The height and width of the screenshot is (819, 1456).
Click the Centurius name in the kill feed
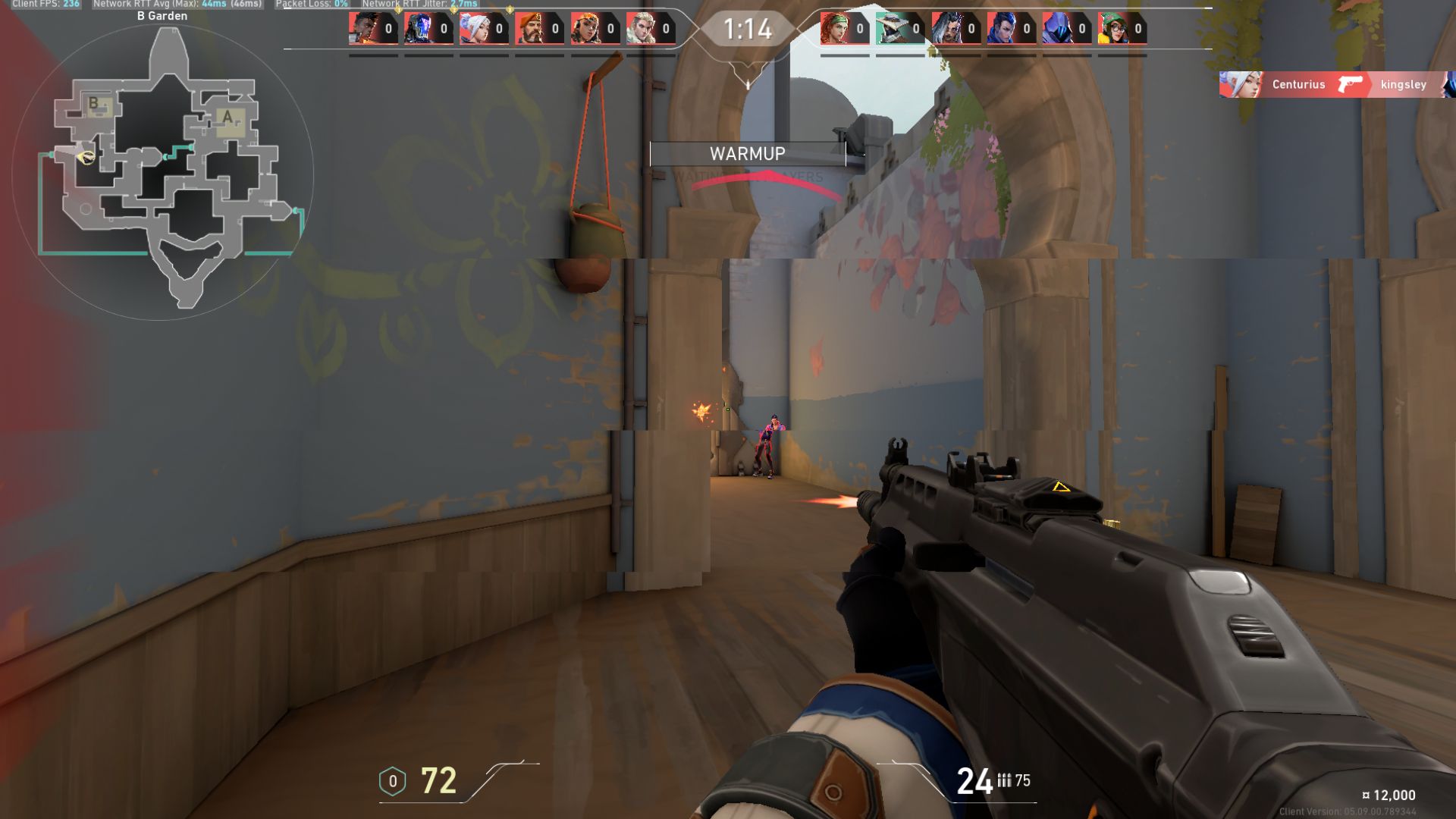(x=1298, y=85)
